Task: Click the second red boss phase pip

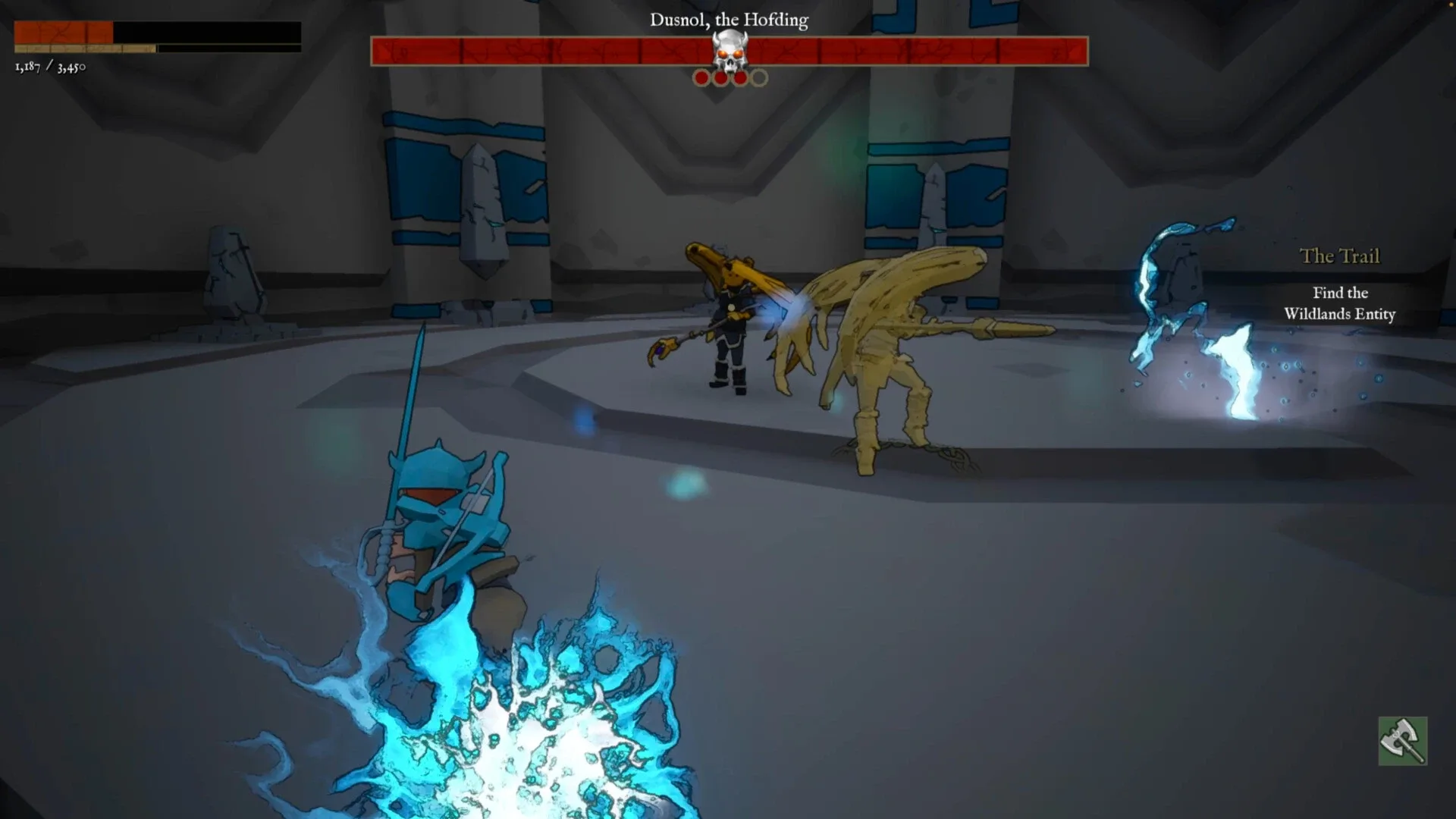Action: 720,77
